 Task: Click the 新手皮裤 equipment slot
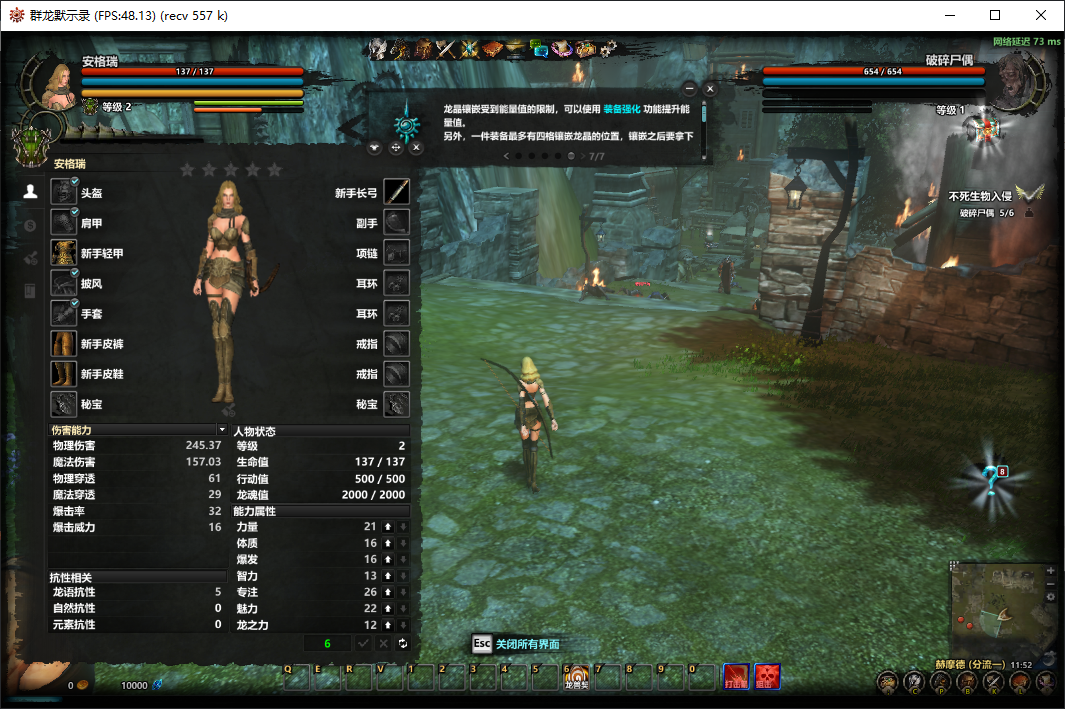[x=64, y=343]
